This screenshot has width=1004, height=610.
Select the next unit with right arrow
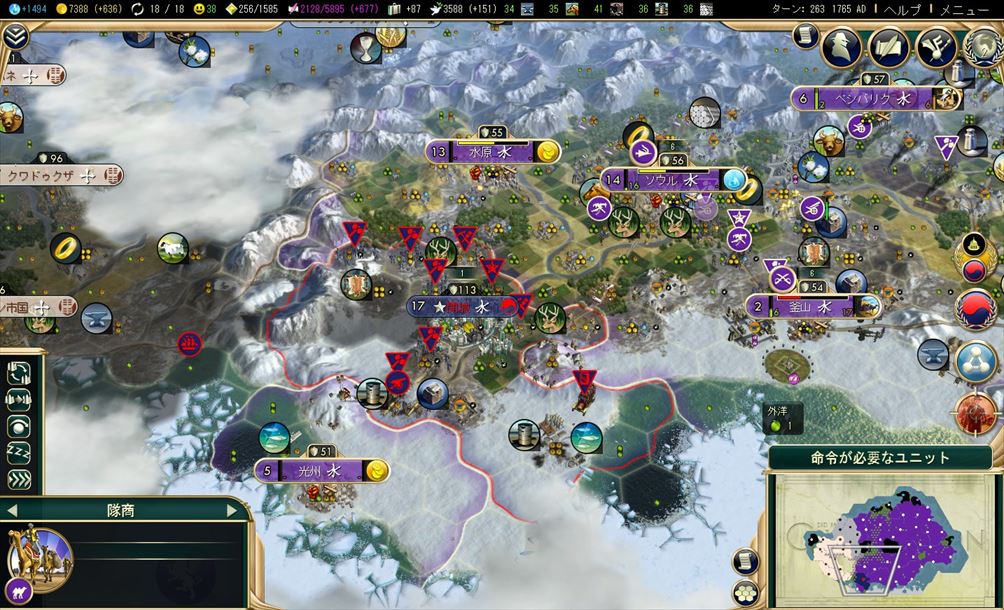[x=233, y=510]
